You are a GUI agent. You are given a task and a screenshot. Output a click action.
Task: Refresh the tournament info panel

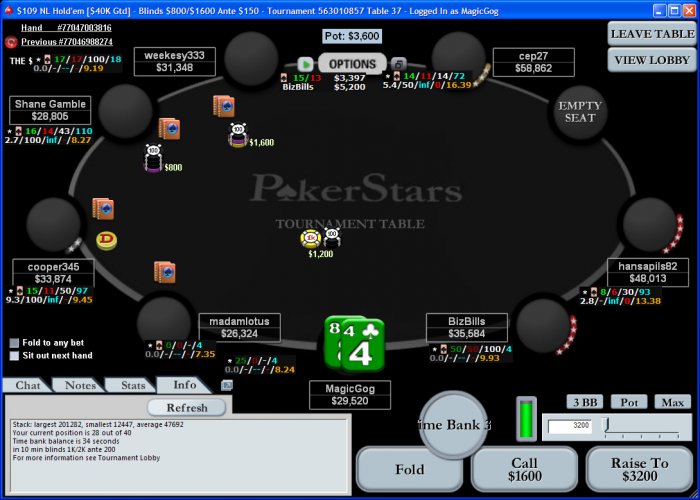click(186, 408)
